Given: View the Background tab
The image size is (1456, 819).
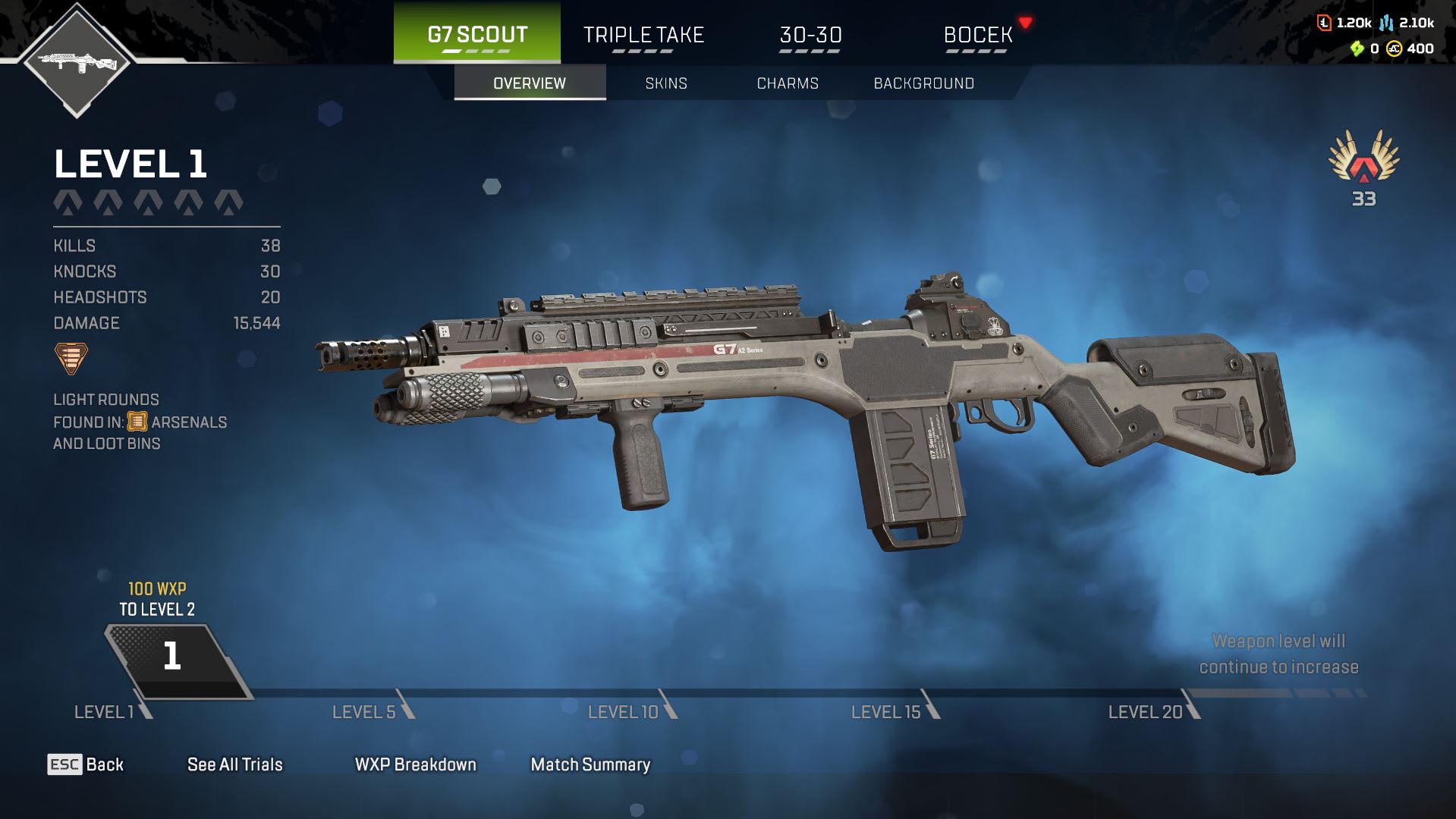Looking at the screenshot, I should 923,83.
